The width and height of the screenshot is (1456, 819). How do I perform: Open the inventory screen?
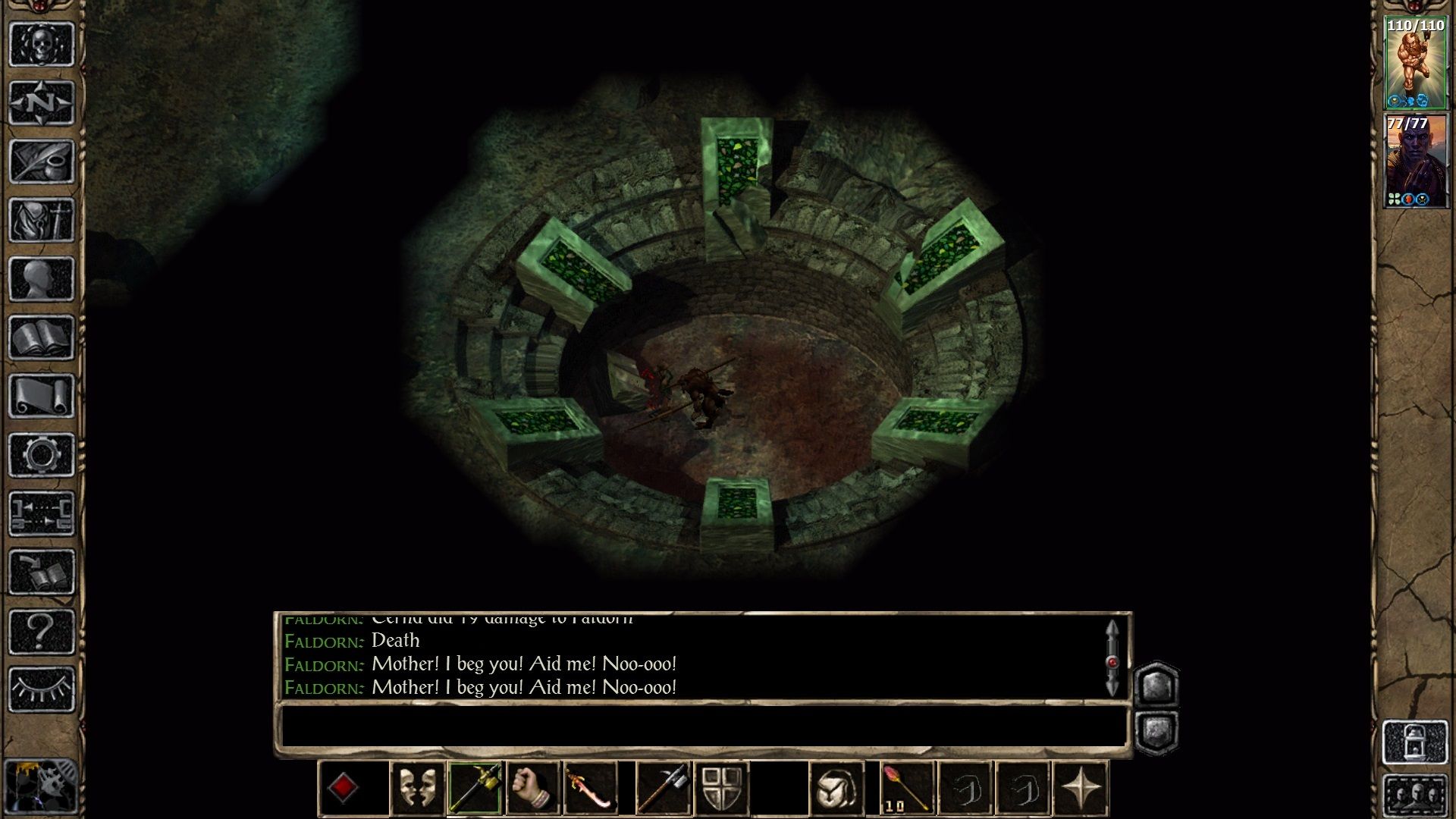click(x=42, y=220)
